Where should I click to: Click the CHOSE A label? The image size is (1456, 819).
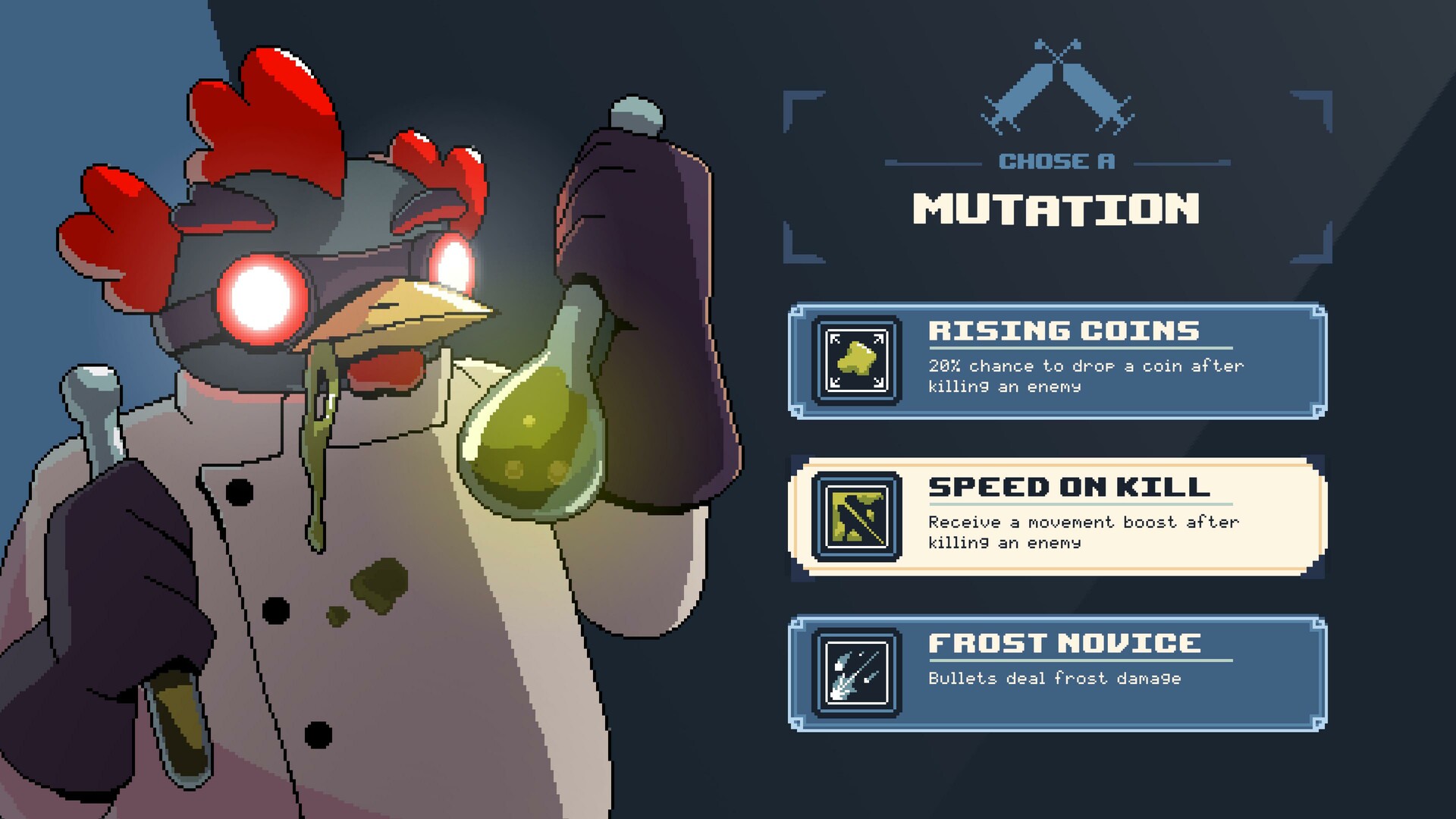tap(1057, 160)
